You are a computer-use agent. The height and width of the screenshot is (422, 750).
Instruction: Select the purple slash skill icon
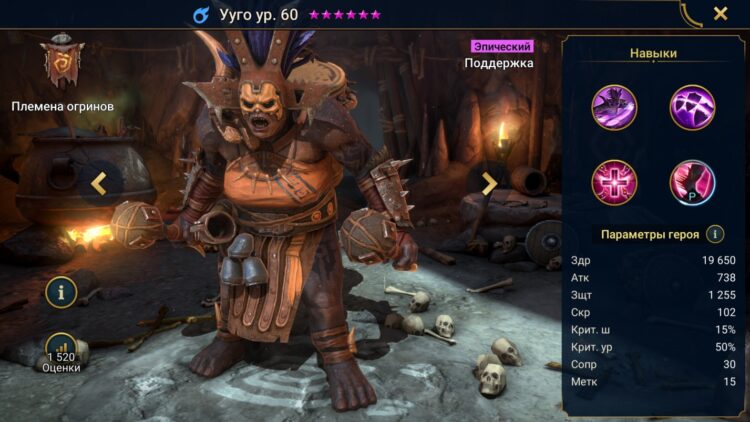(691, 107)
